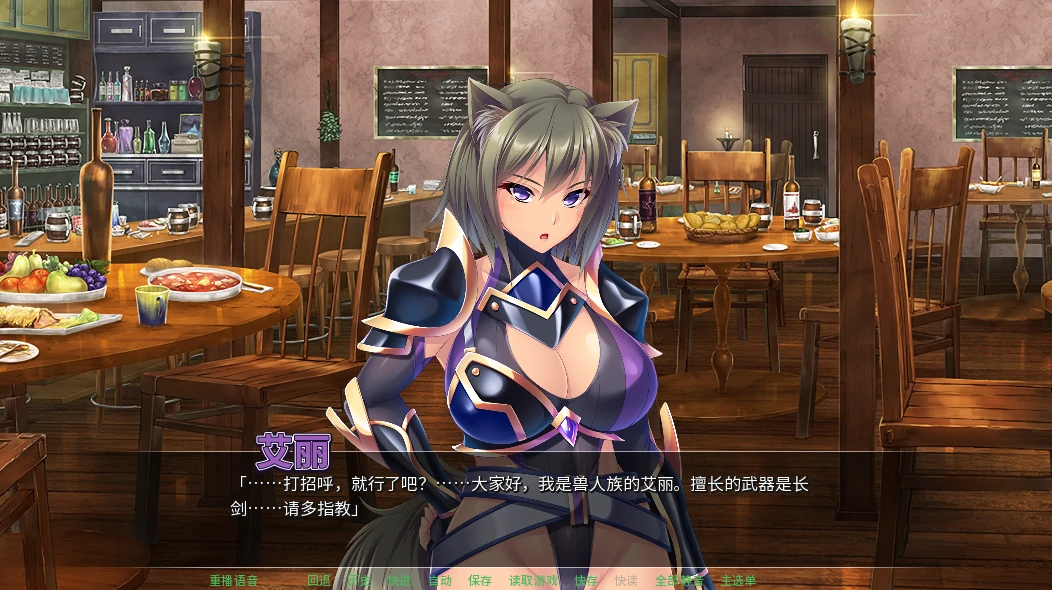
Task: Toggle 自动 auto-advance mode
Action: pos(440,580)
